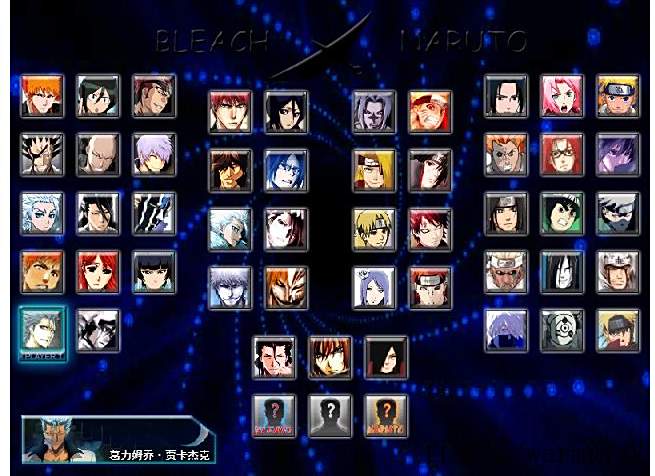Screen dimensions: 655x476
Task: Select masked Kakashi portrait
Action: click(617, 212)
